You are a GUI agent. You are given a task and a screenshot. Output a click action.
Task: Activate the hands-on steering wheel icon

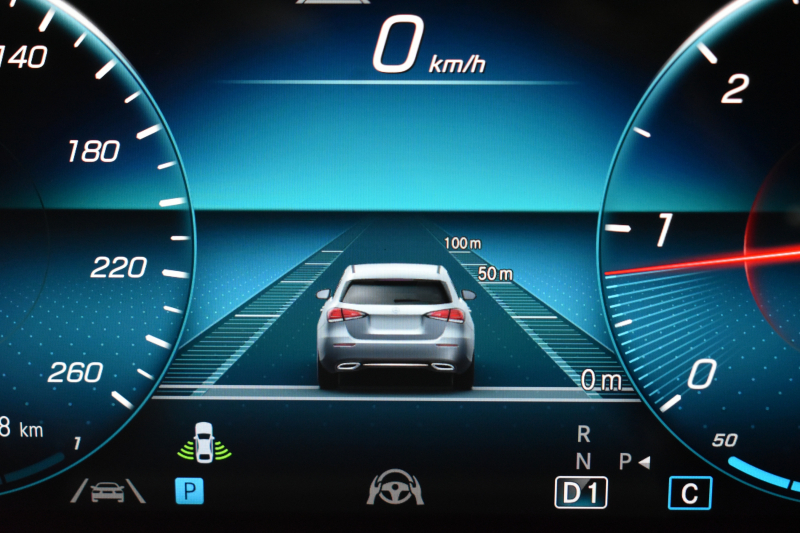click(395, 487)
